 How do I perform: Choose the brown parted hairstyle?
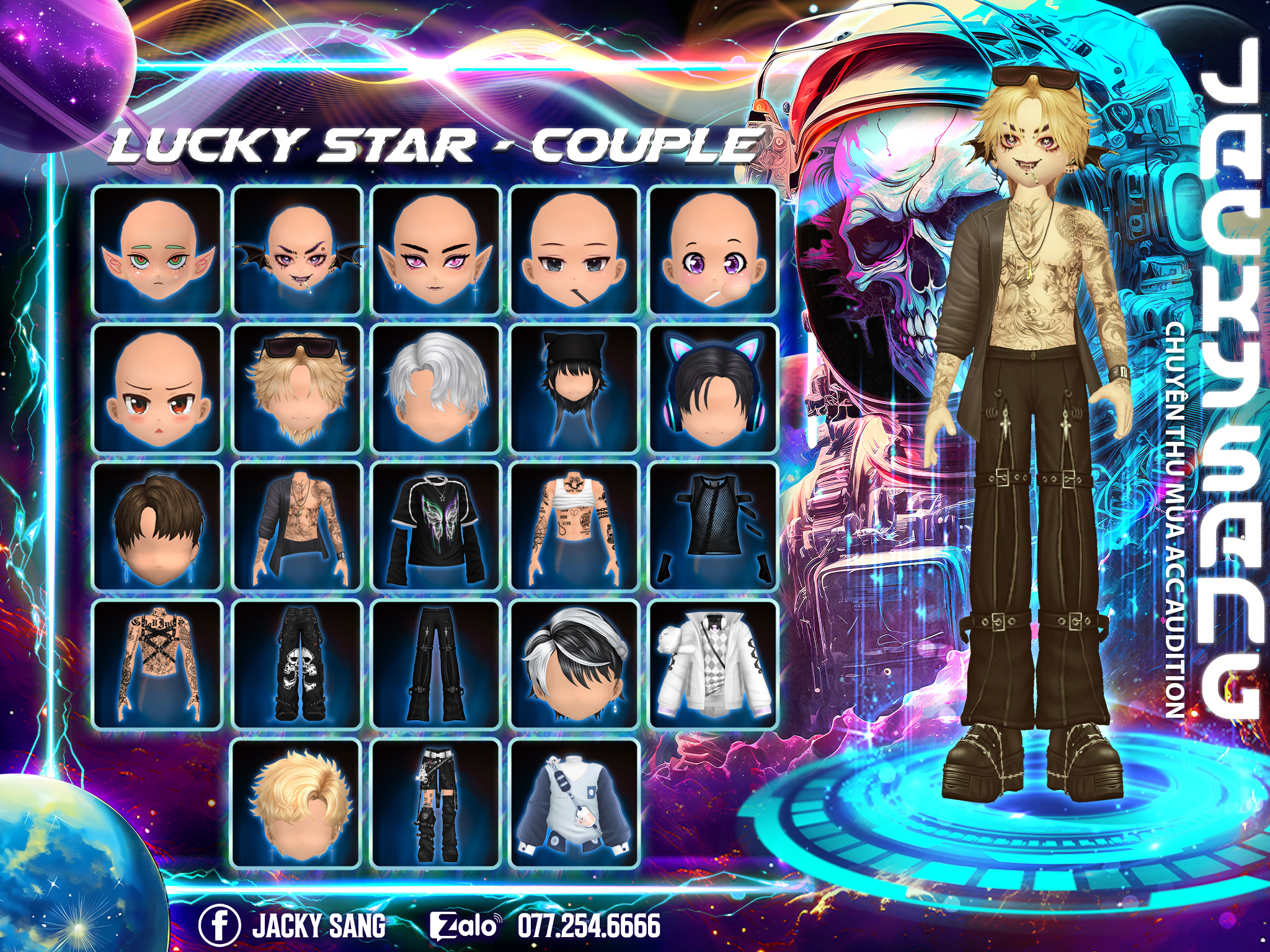tap(158, 527)
